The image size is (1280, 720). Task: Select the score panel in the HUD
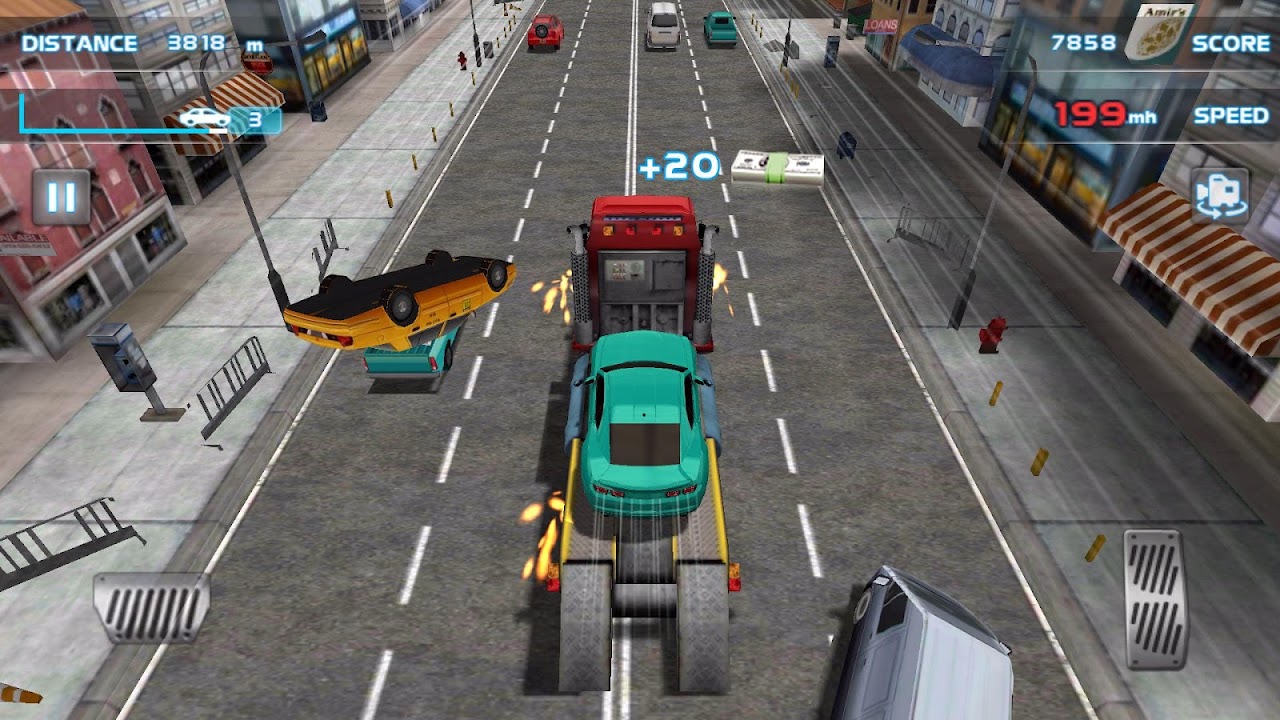(1155, 42)
